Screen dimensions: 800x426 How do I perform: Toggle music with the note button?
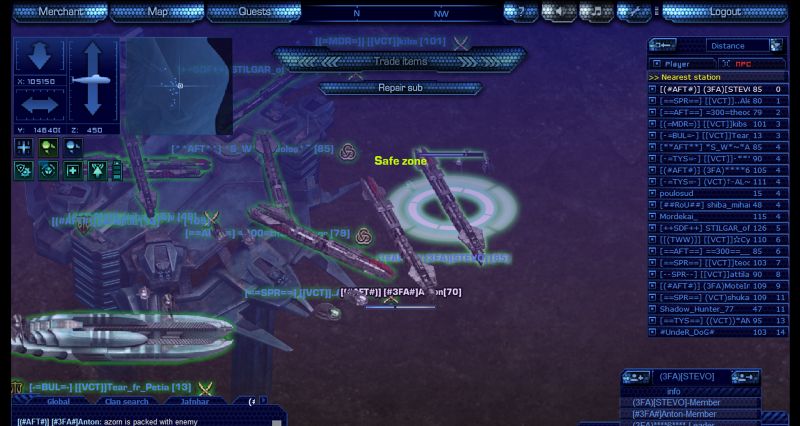click(596, 12)
